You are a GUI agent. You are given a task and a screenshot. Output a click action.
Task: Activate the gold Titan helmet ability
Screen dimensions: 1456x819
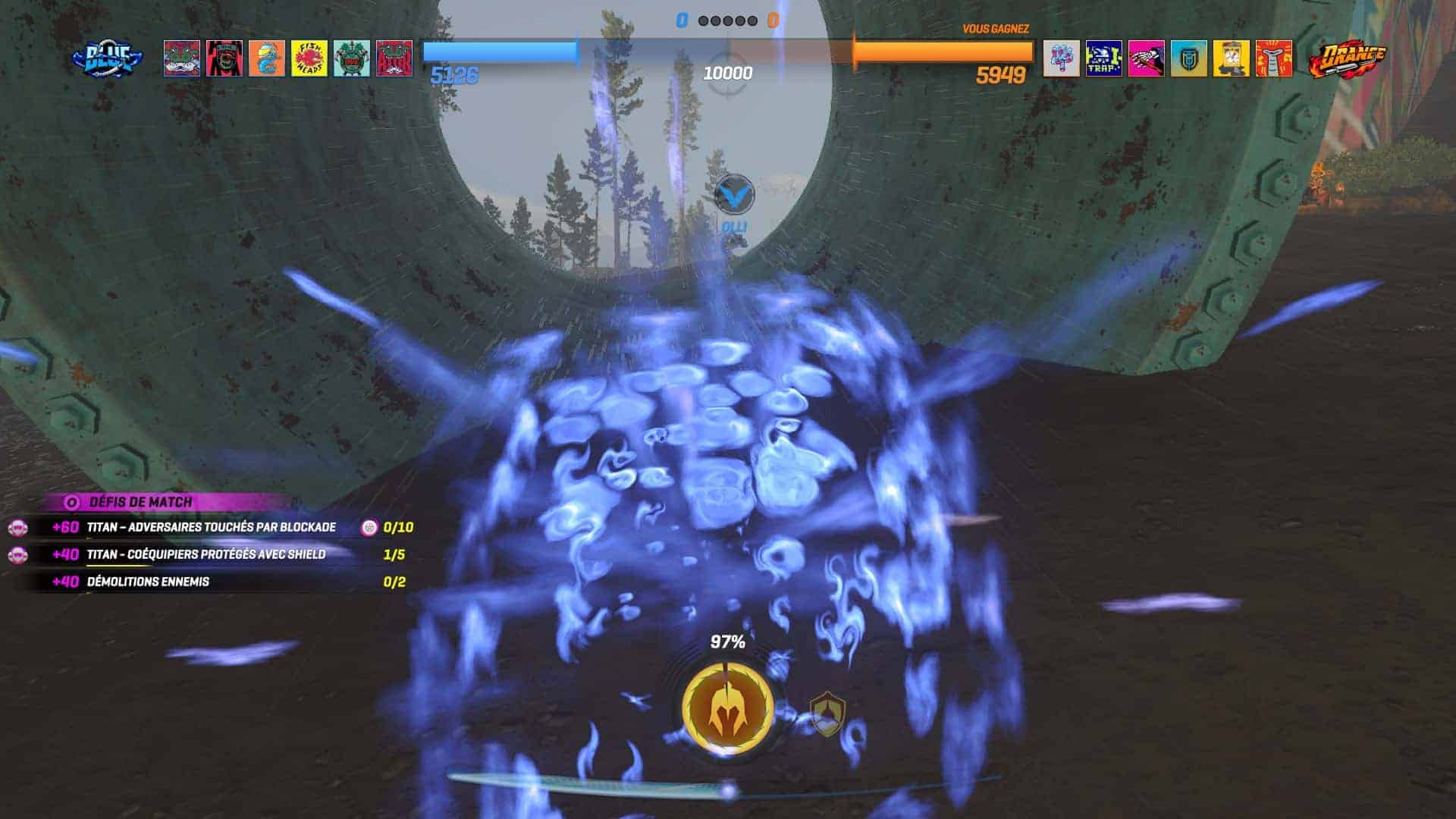[x=727, y=709]
